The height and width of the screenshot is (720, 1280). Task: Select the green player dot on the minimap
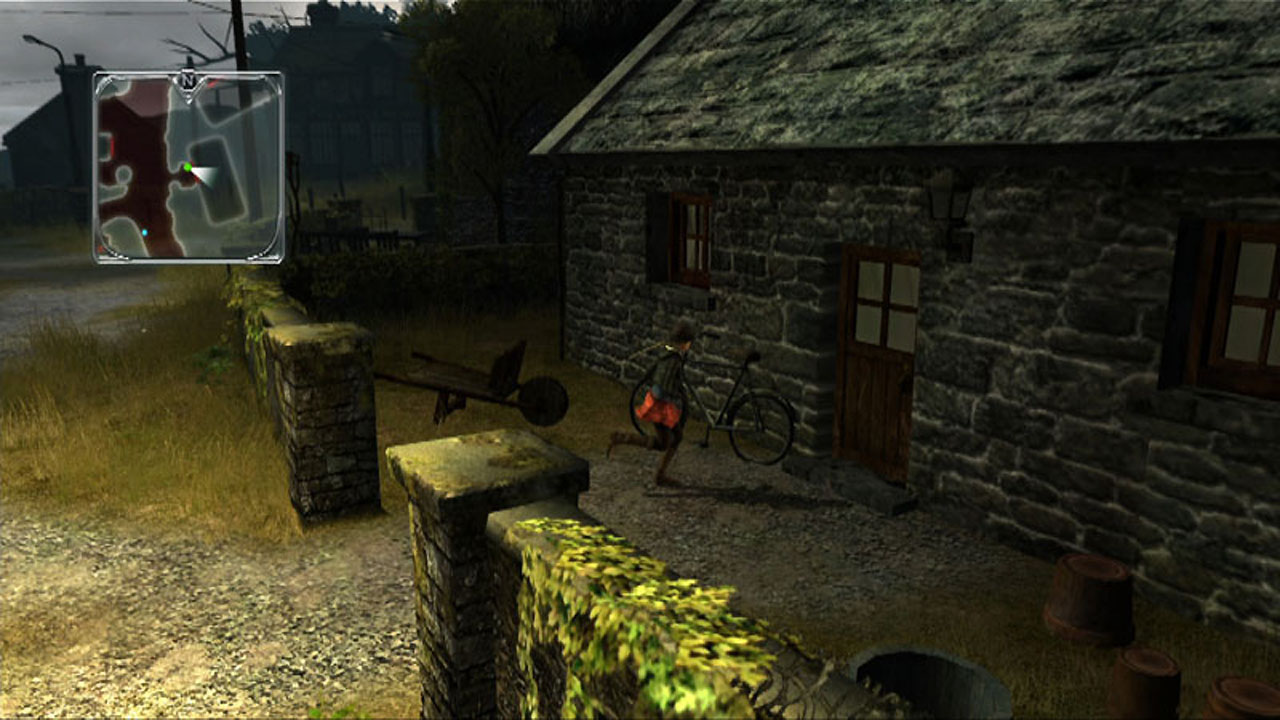tap(188, 167)
